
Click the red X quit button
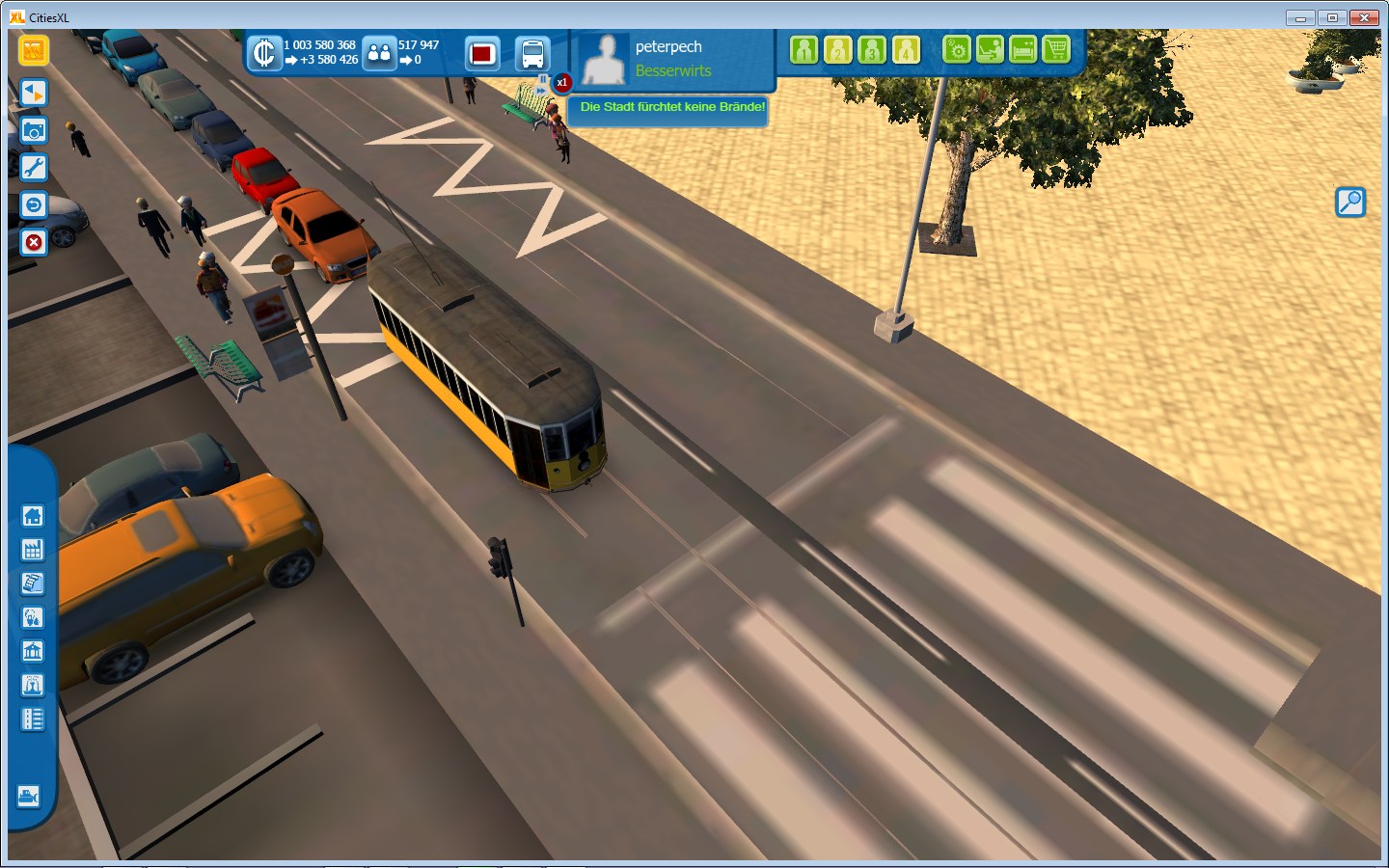coord(34,241)
